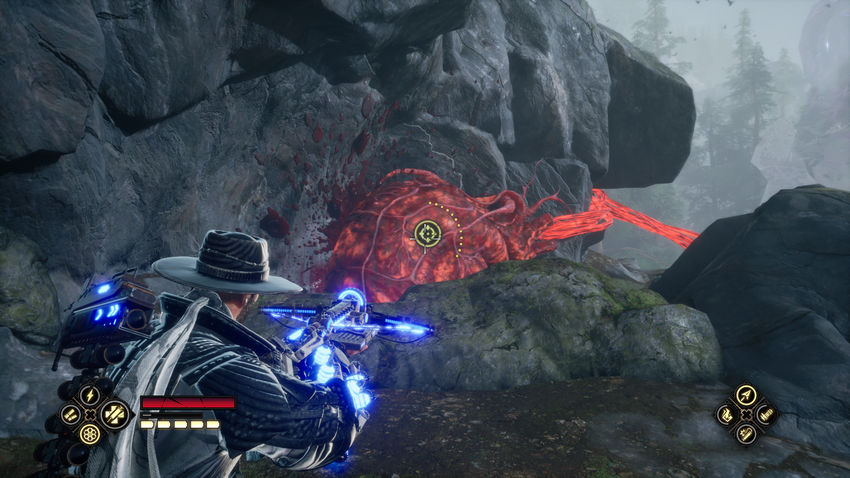Select the bottom weapon icon in right wheel
The width and height of the screenshot is (850, 478).
pos(746,433)
